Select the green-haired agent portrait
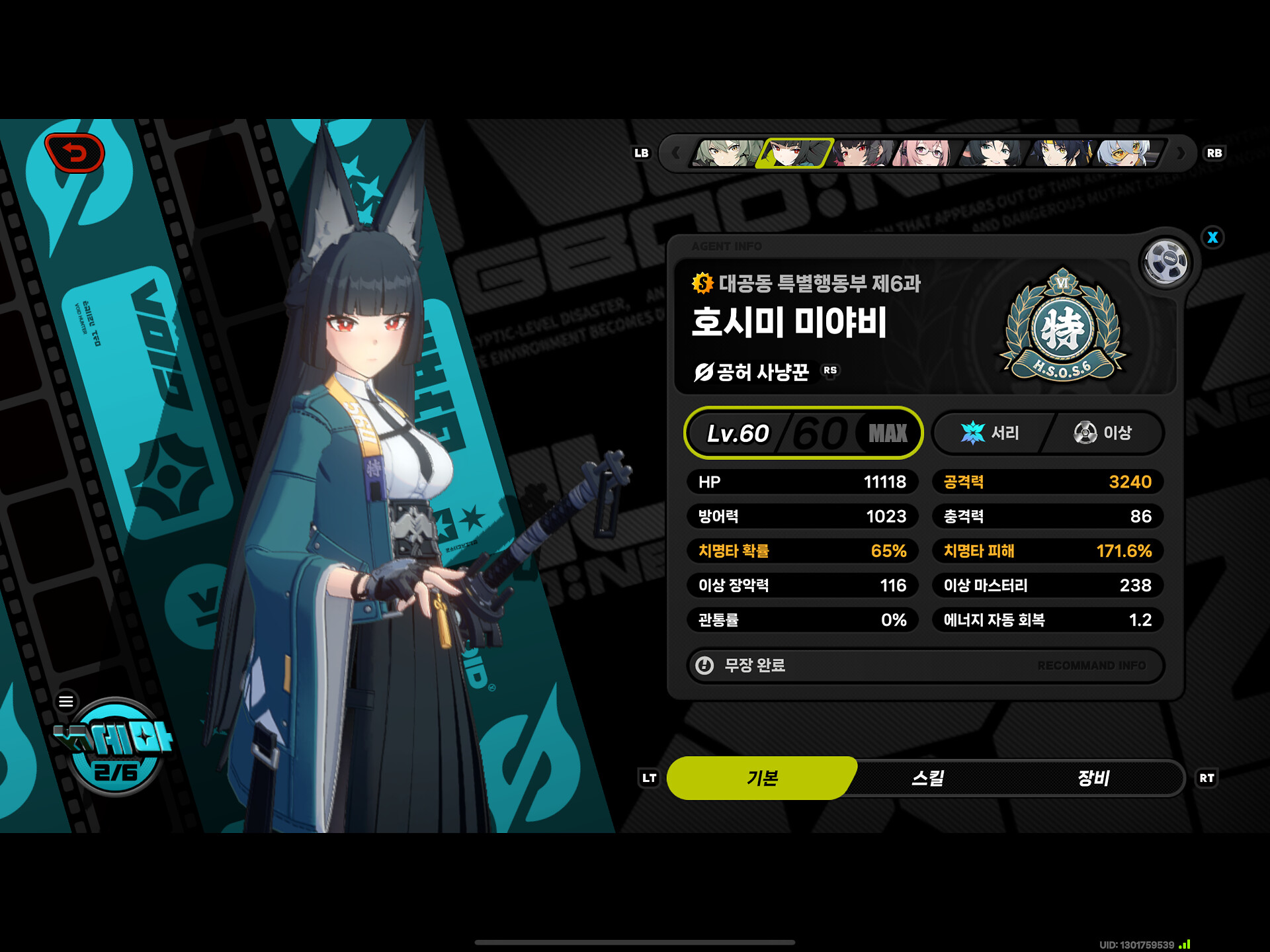 click(726, 153)
